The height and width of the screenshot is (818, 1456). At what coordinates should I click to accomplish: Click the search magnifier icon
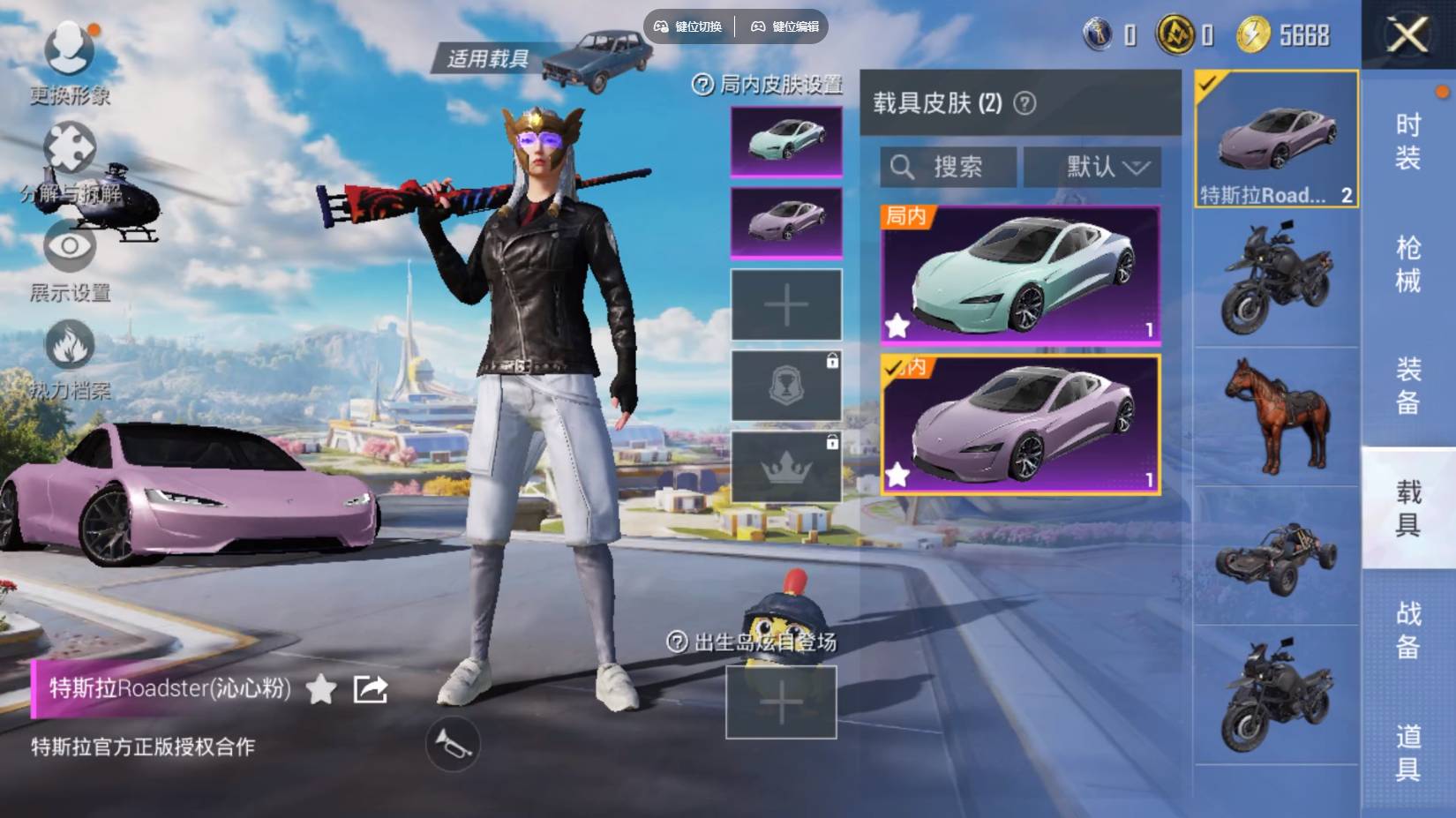[903, 167]
